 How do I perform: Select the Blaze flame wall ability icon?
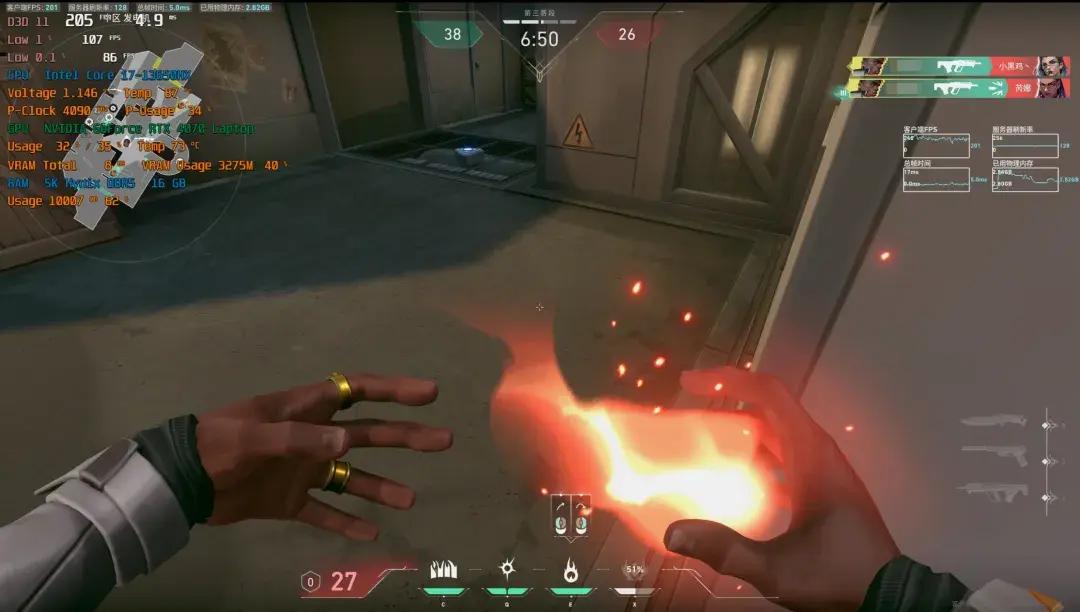point(443,570)
